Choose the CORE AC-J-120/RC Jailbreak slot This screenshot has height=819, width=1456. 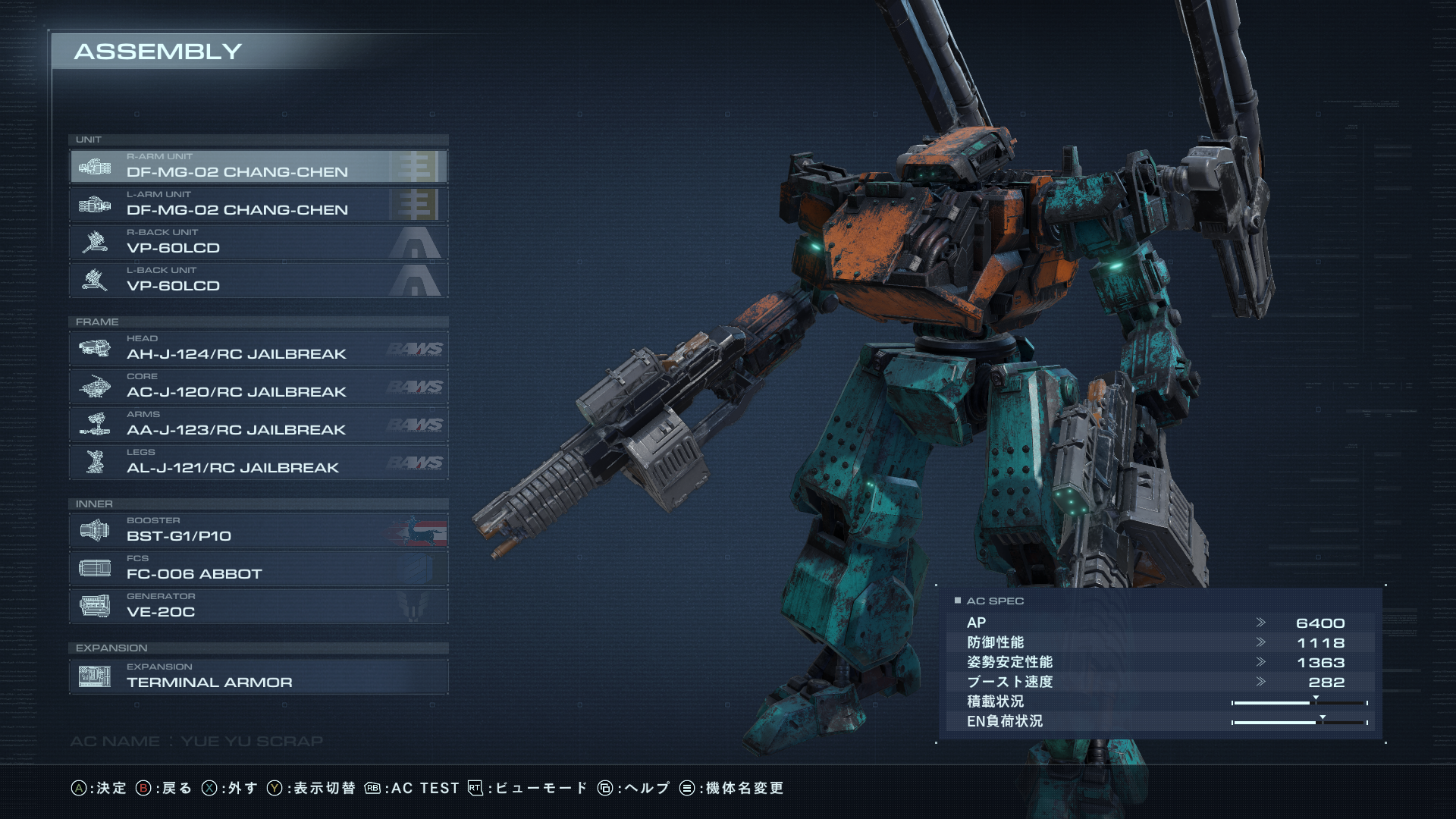tap(258, 386)
